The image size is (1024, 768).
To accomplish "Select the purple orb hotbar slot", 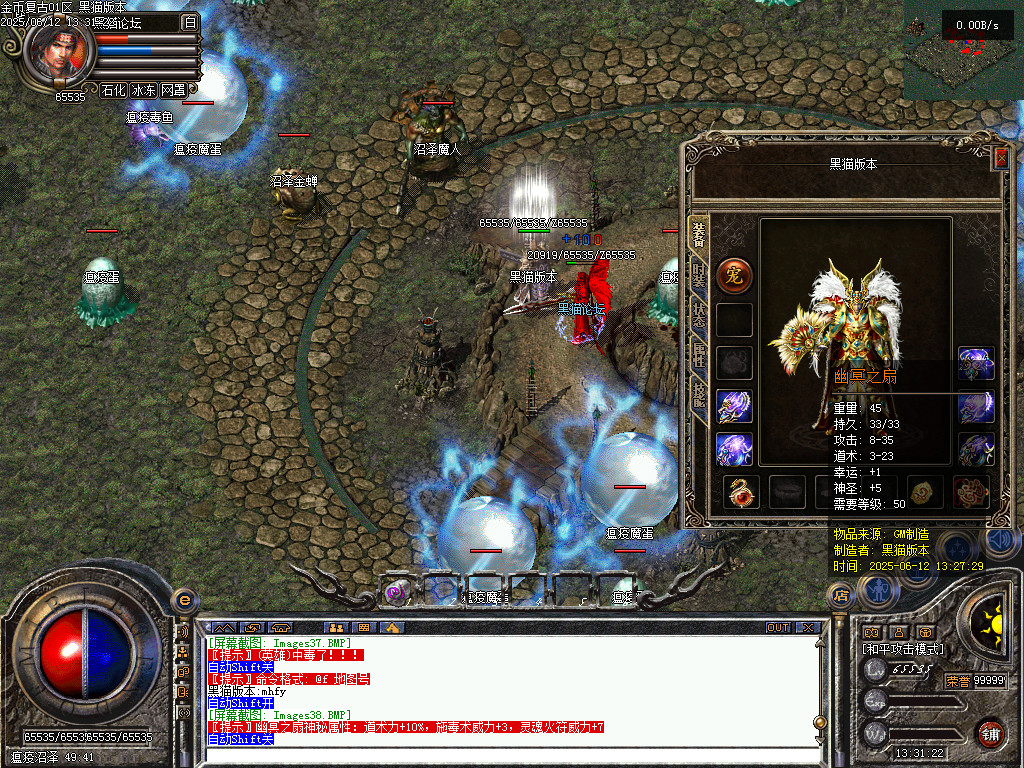I will coord(398,591).
